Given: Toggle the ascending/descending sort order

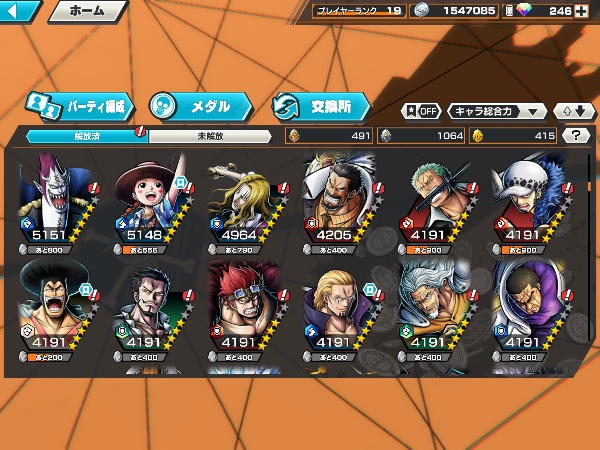Looking at the screenshot, I should pos(574,111).
